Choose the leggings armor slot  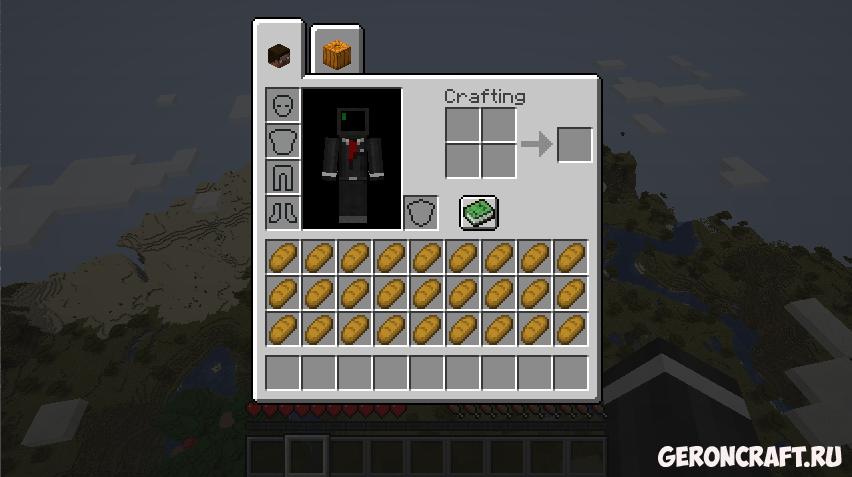283,177
